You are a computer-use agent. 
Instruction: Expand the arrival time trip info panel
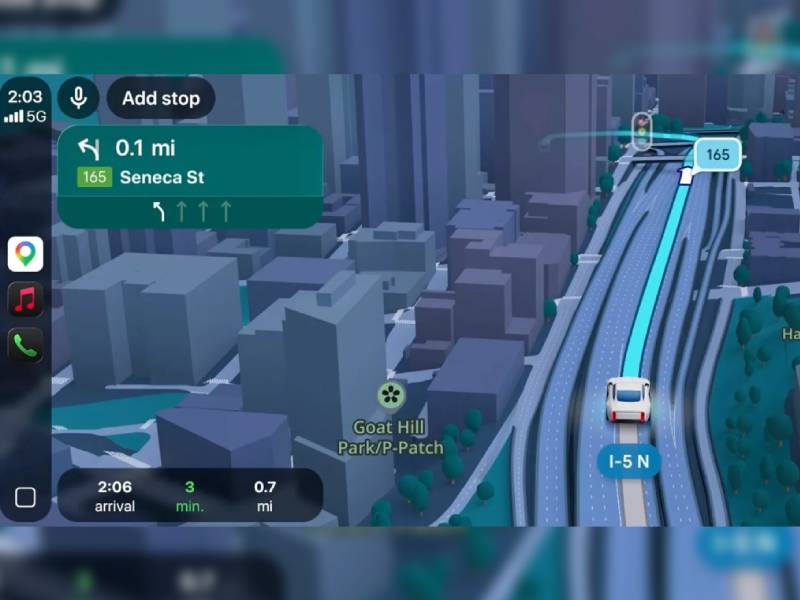(x=190, y=495)
